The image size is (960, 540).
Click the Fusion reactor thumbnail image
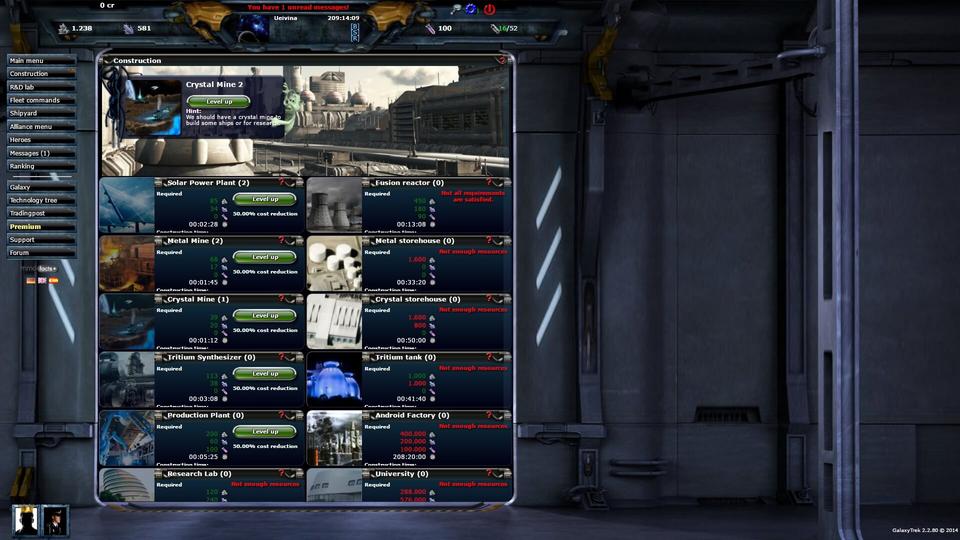point(334,206)
